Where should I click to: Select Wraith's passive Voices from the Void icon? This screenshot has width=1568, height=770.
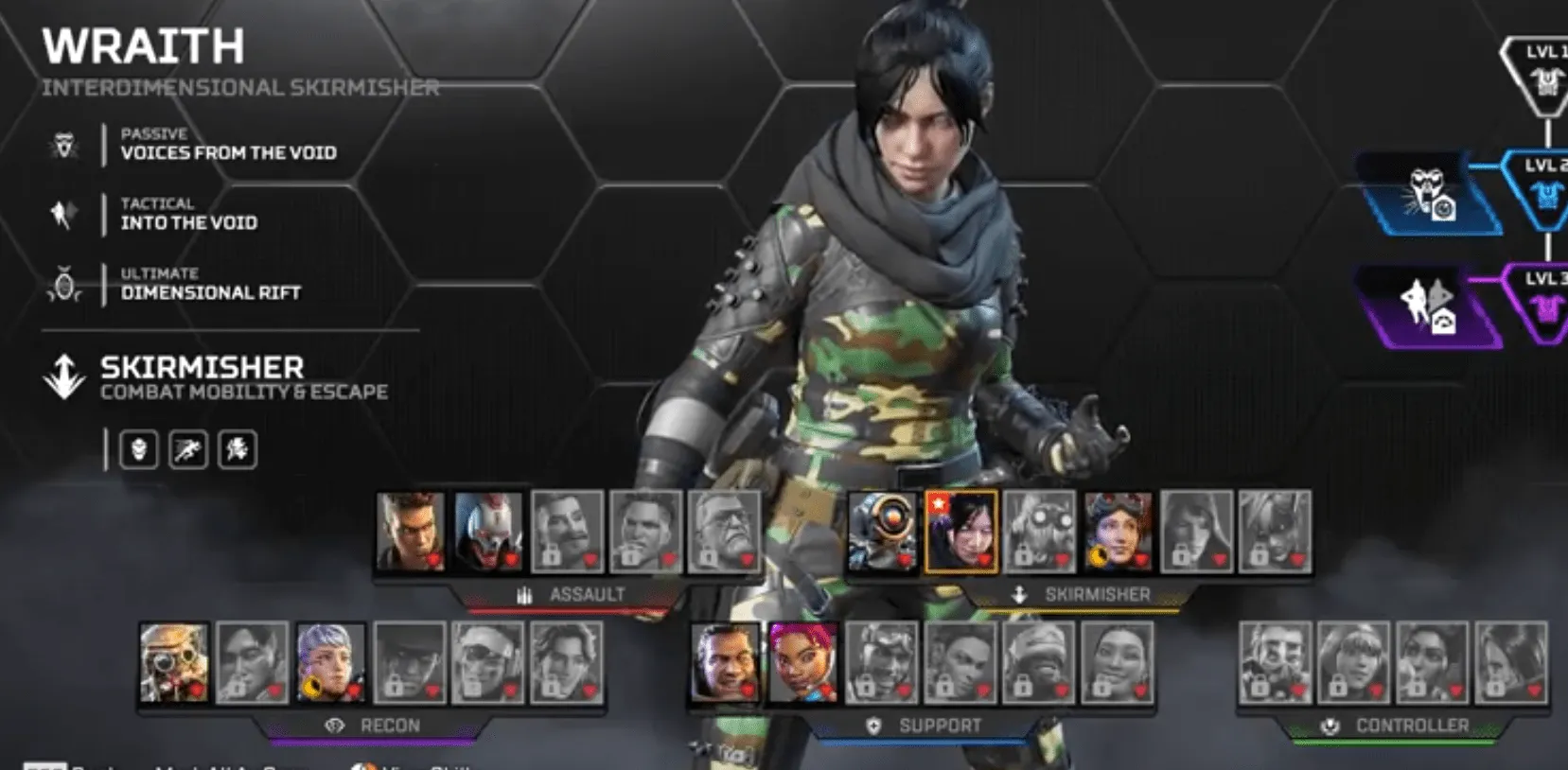(x=64, y=144)
